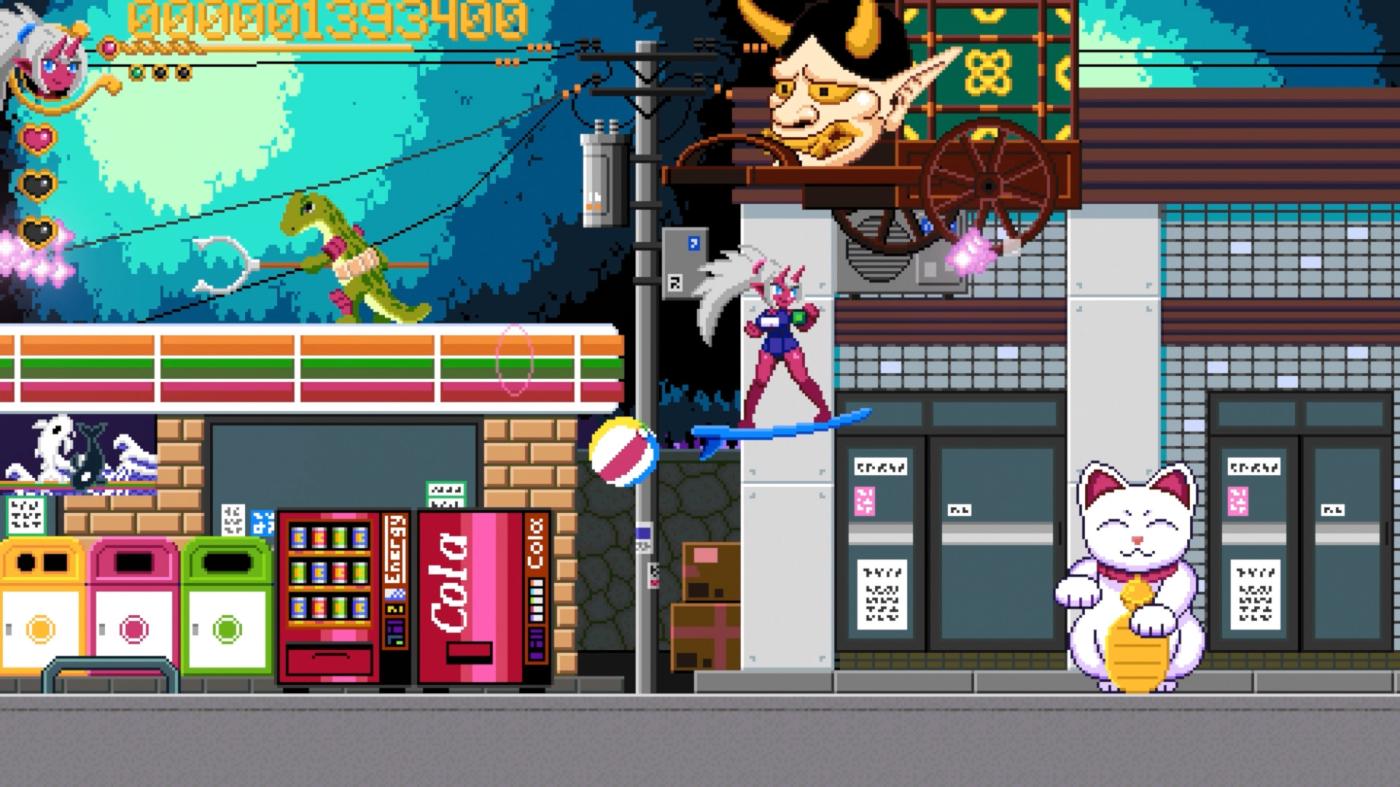Toggle the first empty black heart slot
This screenshot has height=787, width=1400.
(x=36, y=183)
